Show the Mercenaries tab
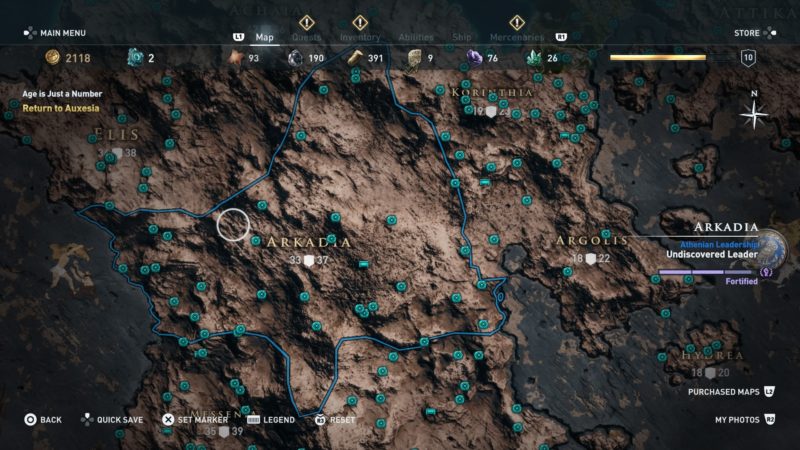The image size is (800, 450). pyautogui.click(x=517, y=38)
